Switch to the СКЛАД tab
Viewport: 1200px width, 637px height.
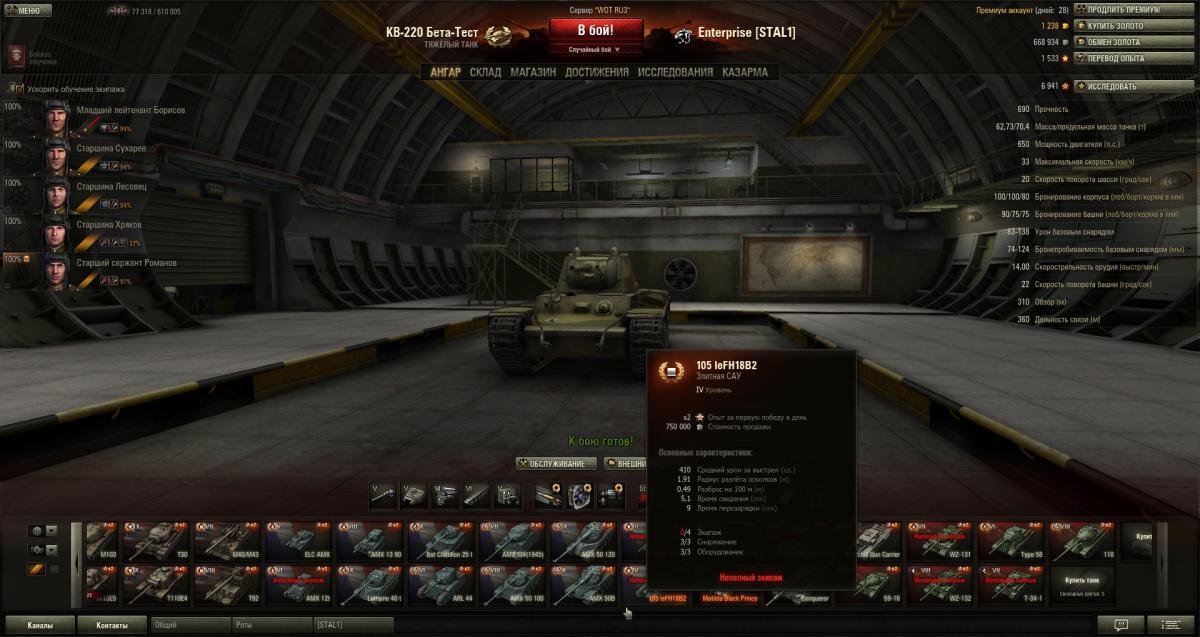coord(485,72)
